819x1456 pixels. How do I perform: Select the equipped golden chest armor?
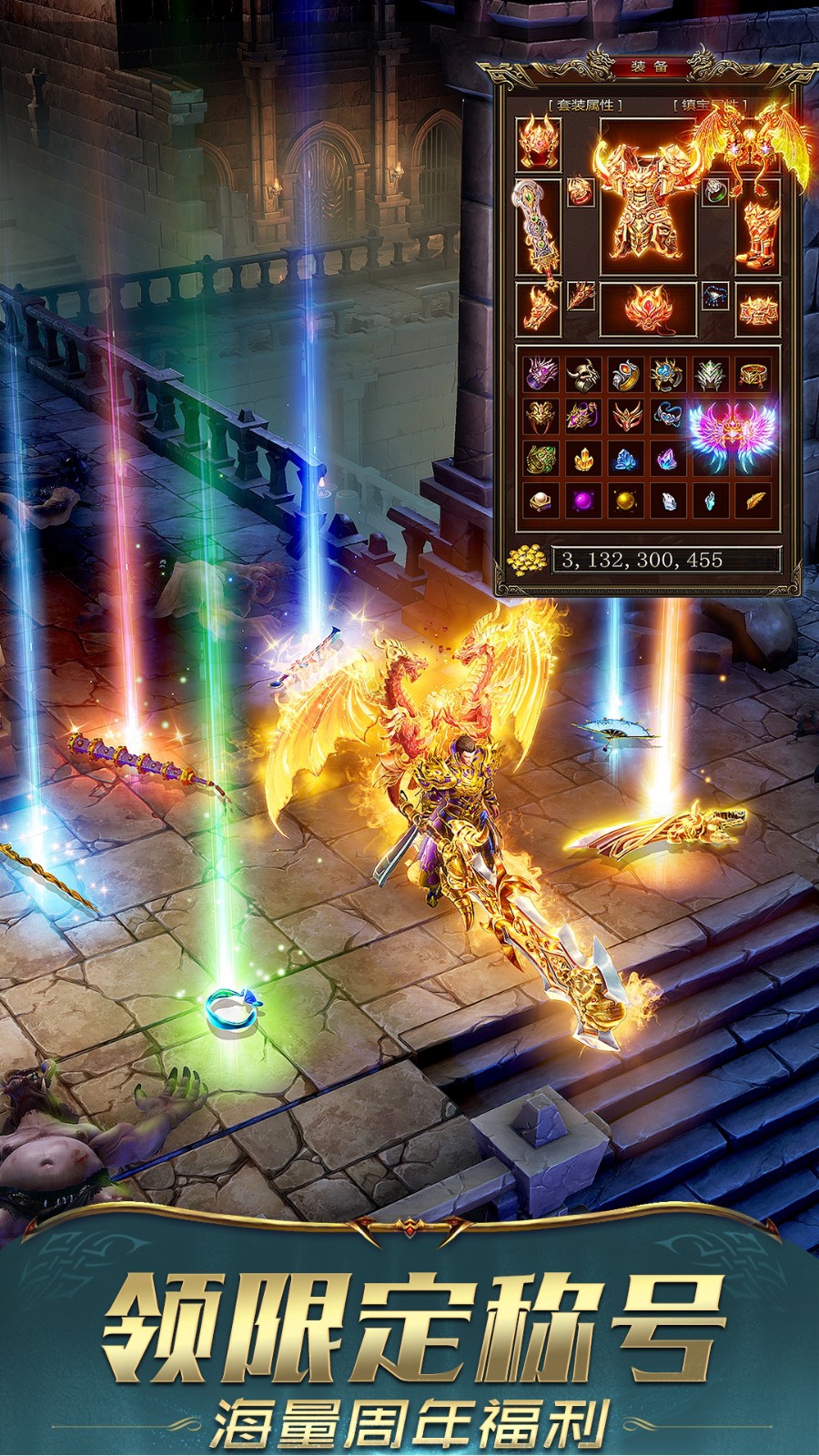click(648, 200)
